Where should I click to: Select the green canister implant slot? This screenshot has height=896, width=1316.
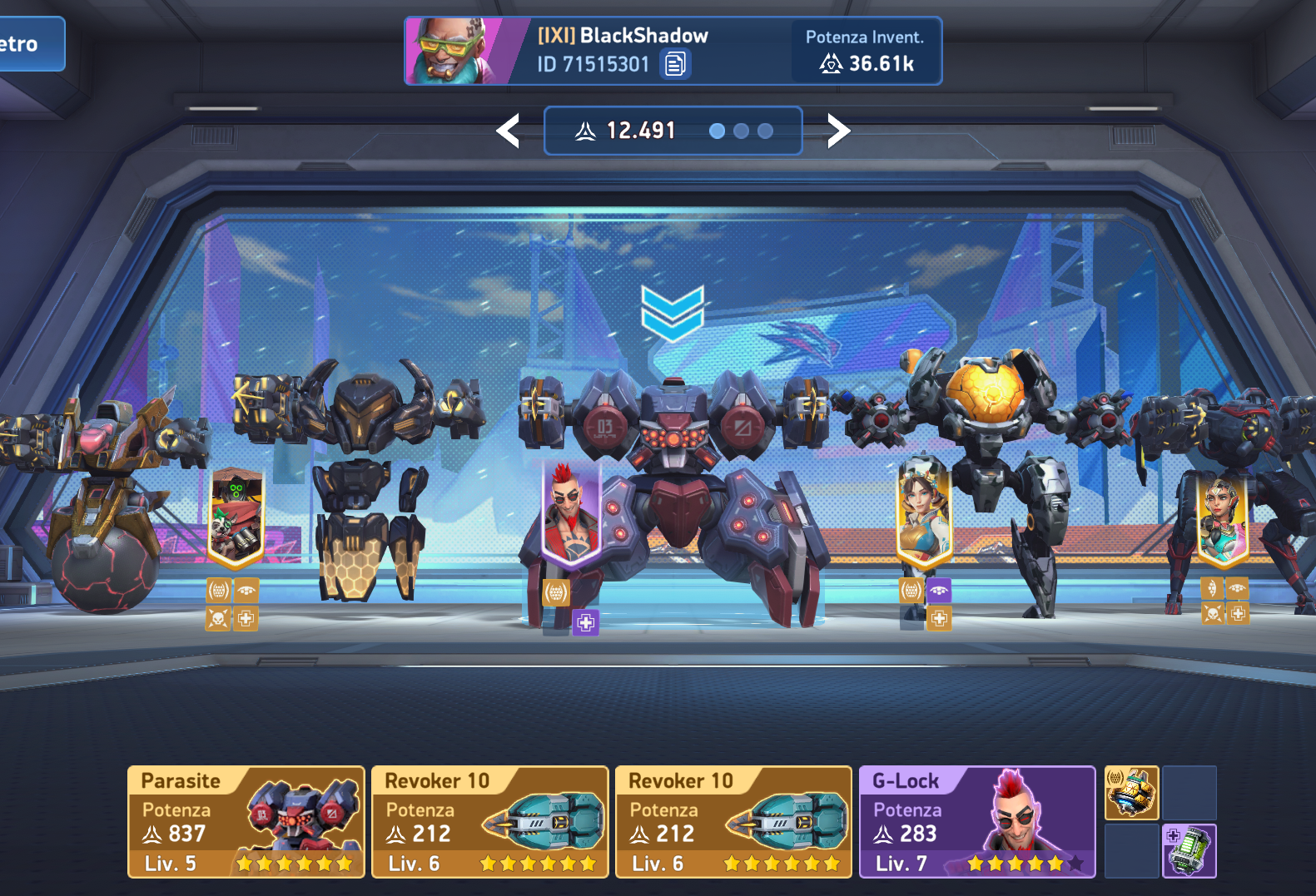(1189, 850)
